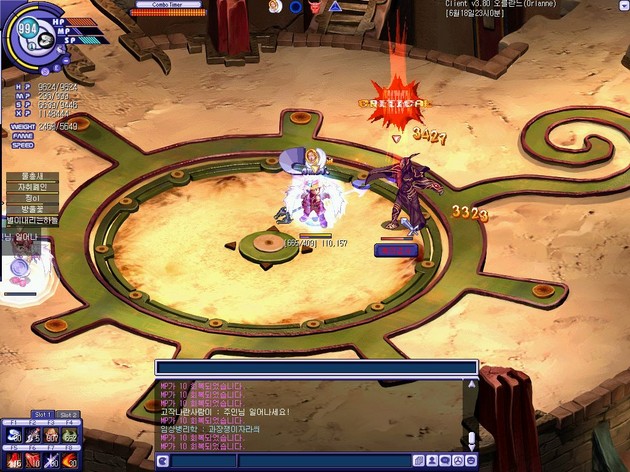Use the F2 dagger slash skill
Viewport: 630px width, 472px height.
33,436
